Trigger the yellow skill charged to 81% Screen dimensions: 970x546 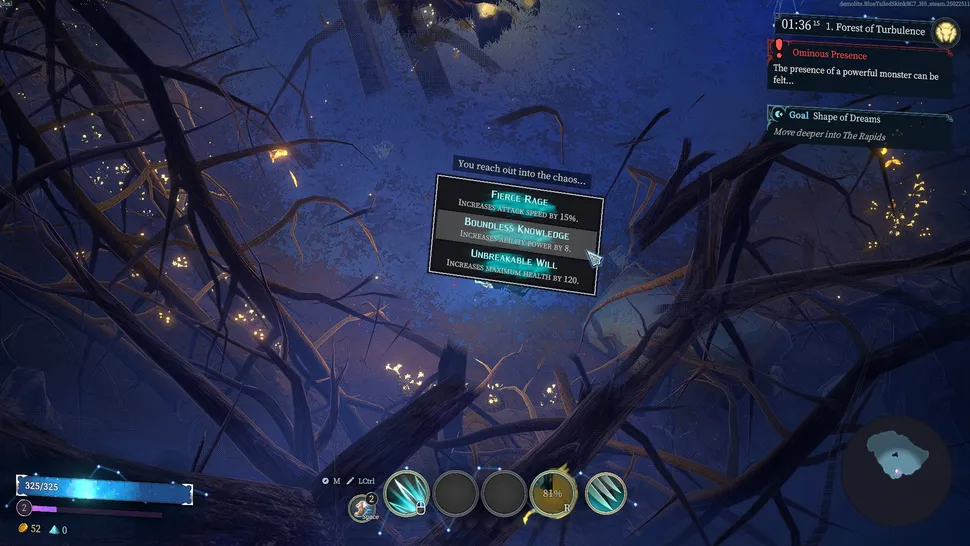[x=552, y=493]
